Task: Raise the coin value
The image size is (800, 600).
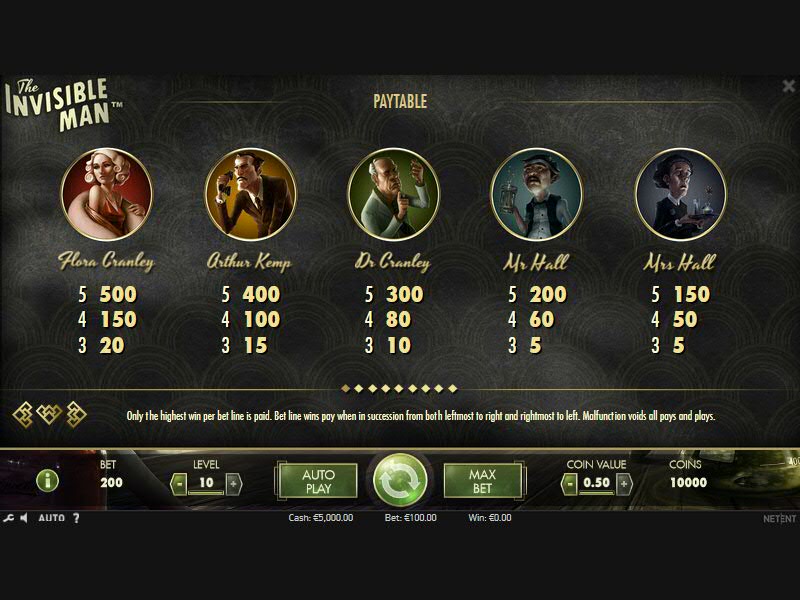Action: 624,483
